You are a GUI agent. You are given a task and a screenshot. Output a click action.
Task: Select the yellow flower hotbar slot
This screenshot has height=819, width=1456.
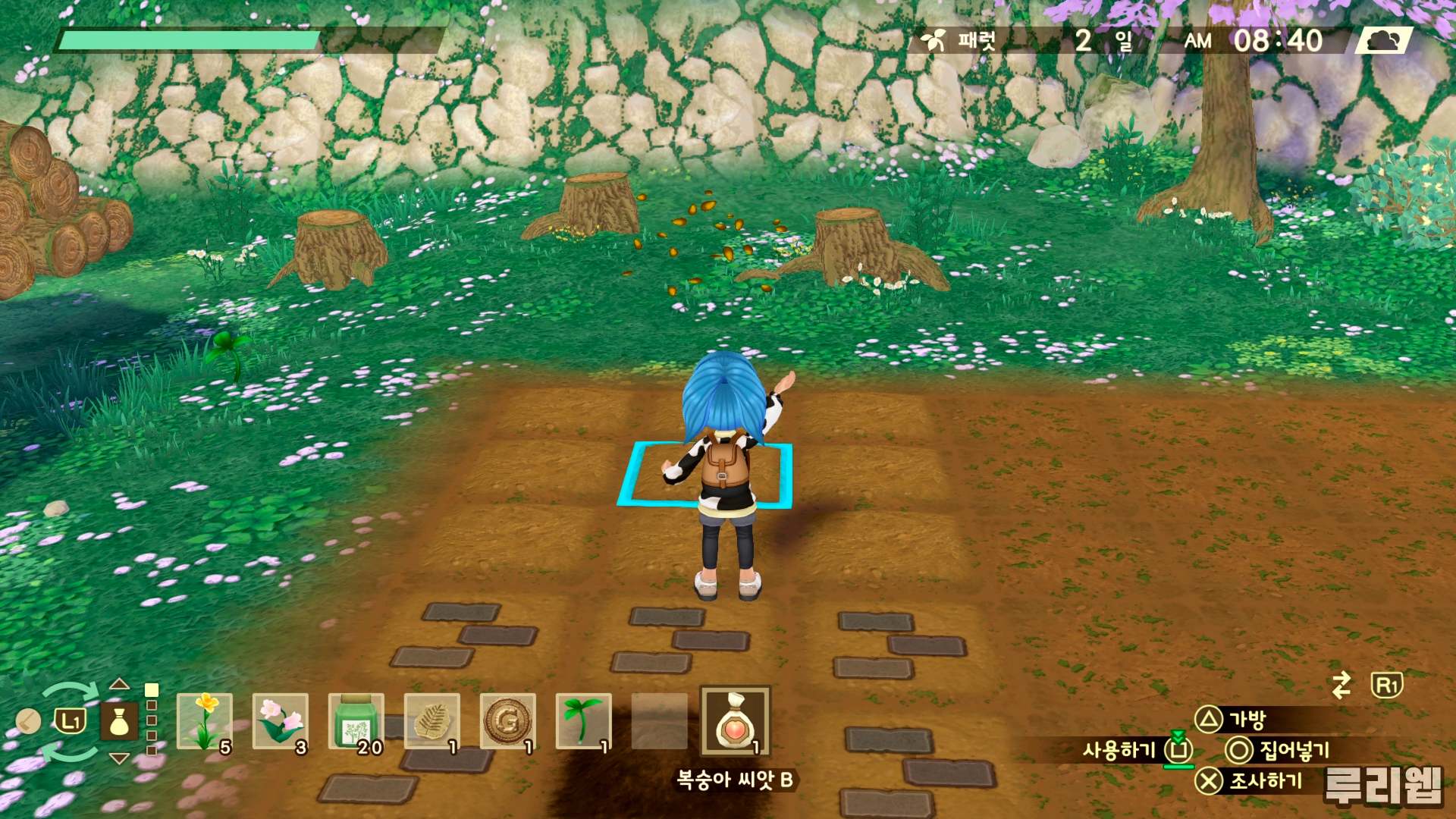(x=205, y=722)
